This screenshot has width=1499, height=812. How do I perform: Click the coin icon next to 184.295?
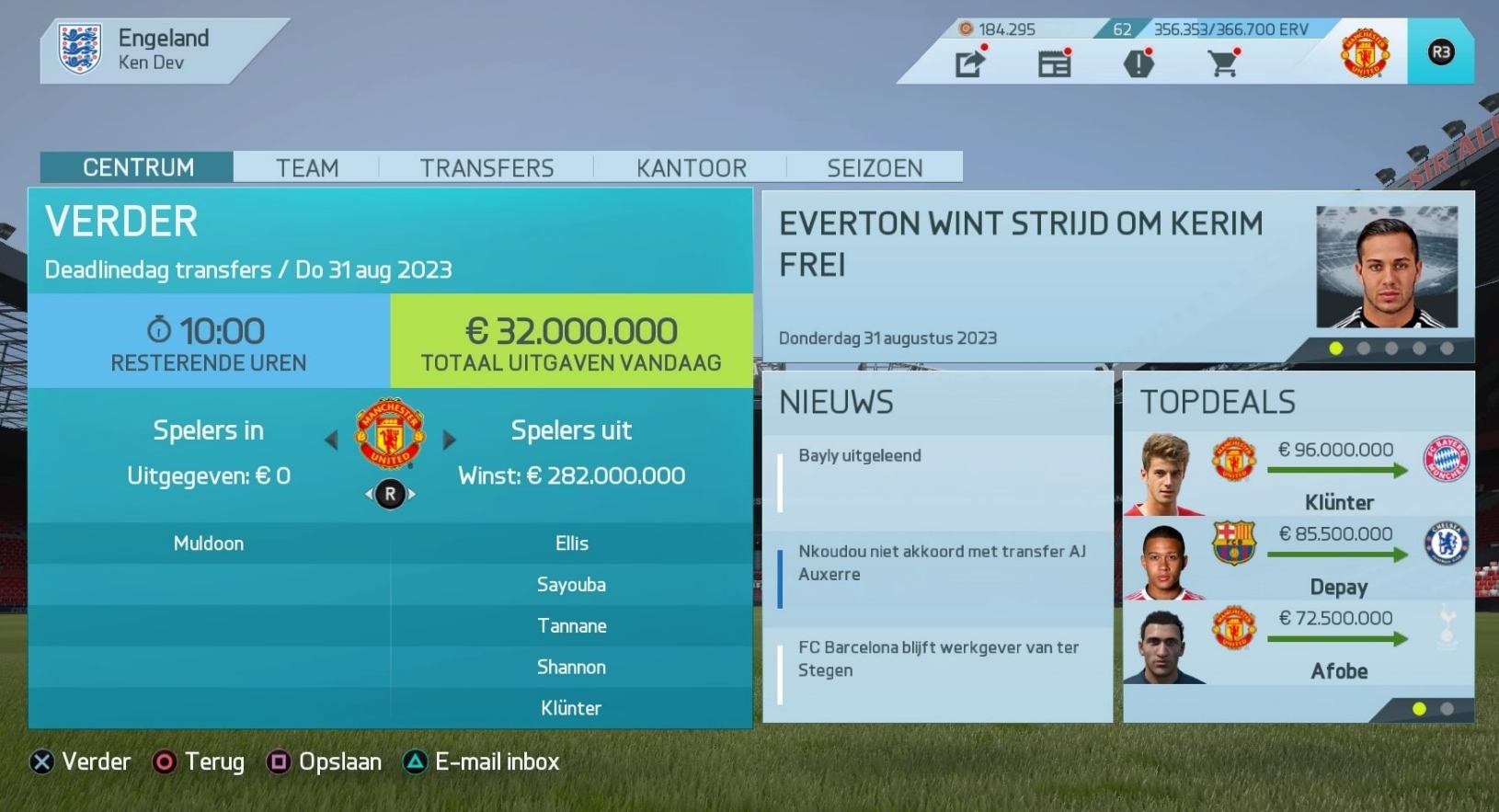(x=965, y=29)
